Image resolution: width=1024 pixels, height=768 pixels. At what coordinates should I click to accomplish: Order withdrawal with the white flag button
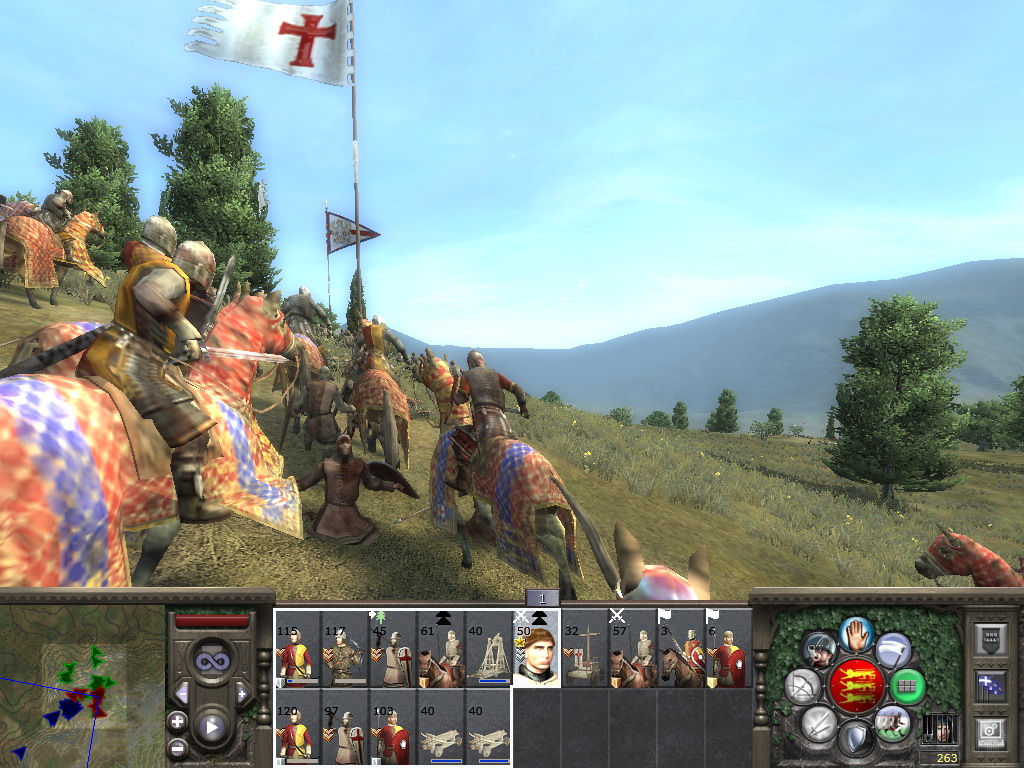coord(893,651)
